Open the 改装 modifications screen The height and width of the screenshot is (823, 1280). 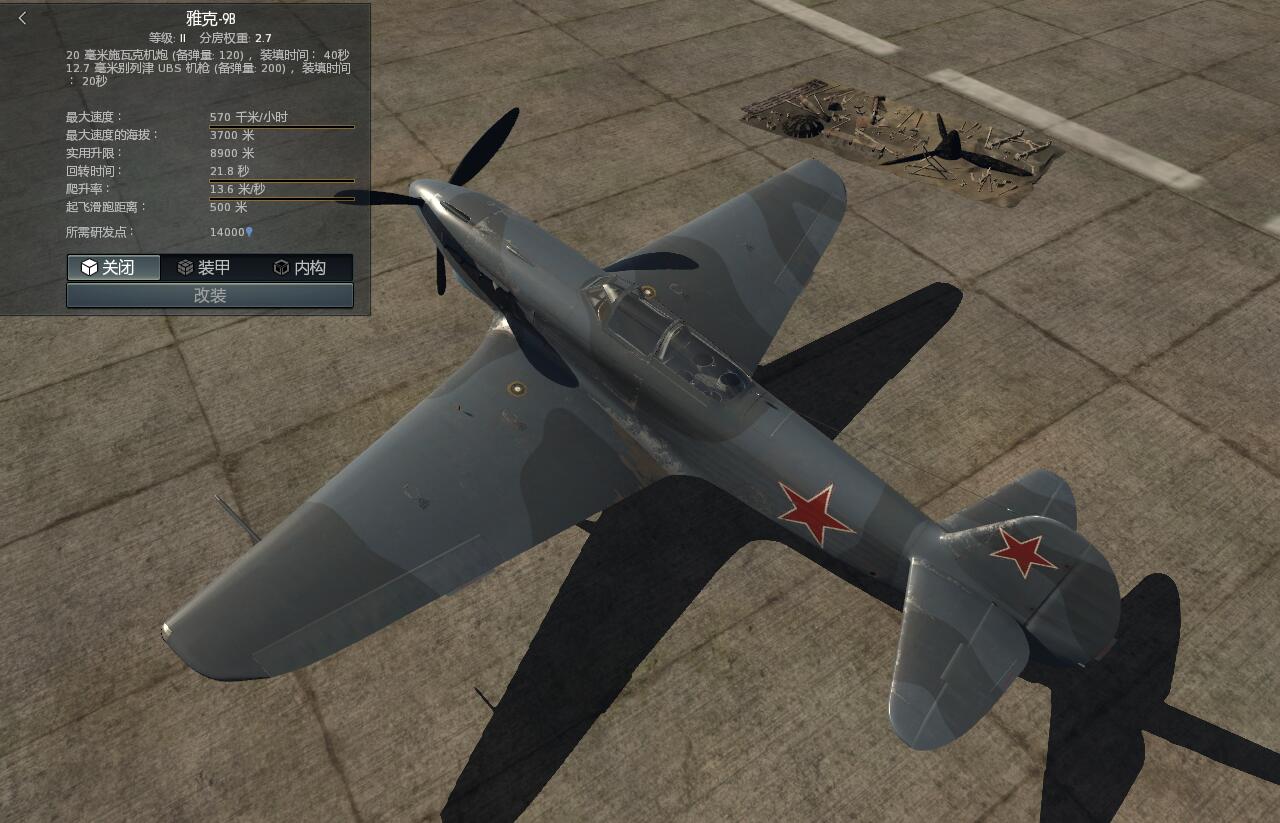click(x=209, y=295)
